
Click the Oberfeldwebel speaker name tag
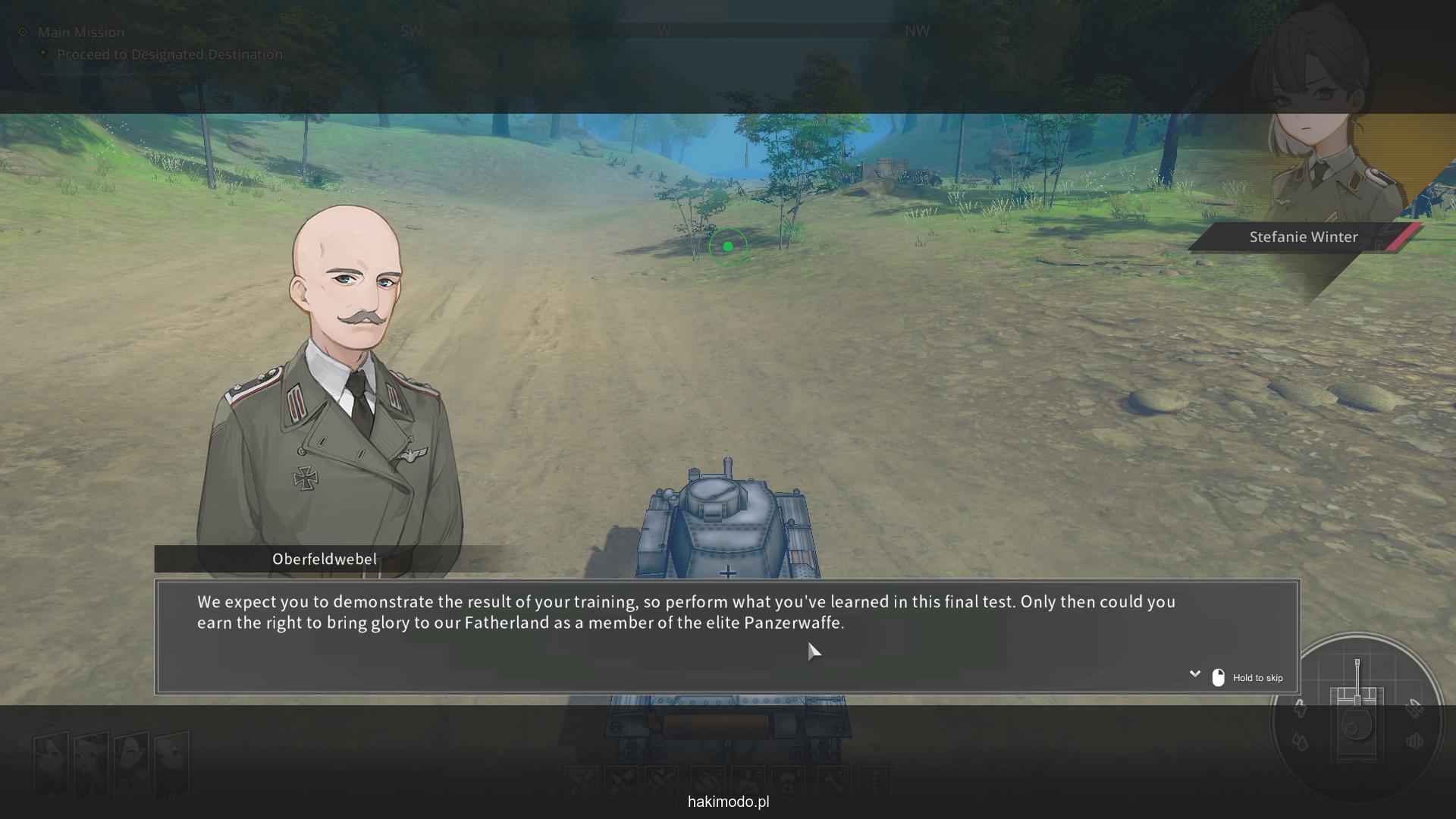pos(325,560)
